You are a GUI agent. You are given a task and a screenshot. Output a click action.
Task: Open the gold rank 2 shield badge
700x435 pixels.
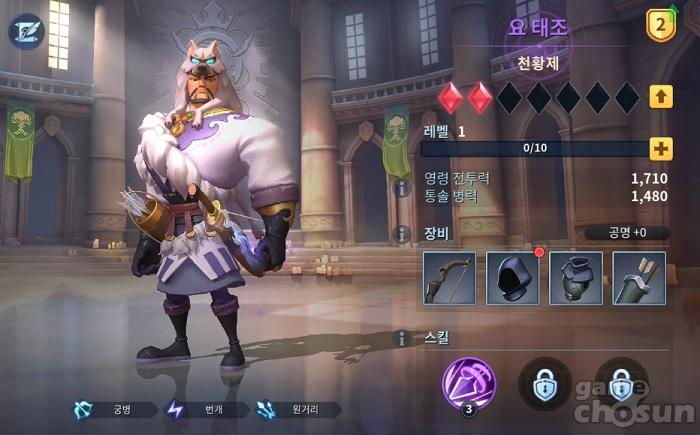coord(661,24)
